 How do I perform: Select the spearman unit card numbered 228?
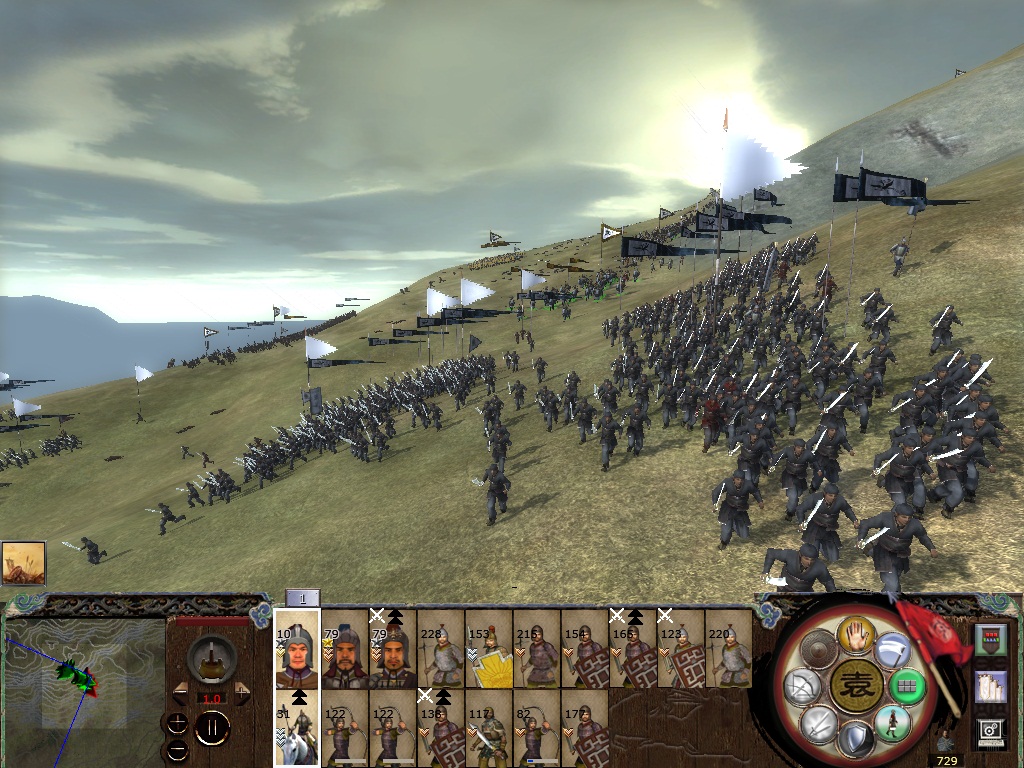tap(441, 650)
